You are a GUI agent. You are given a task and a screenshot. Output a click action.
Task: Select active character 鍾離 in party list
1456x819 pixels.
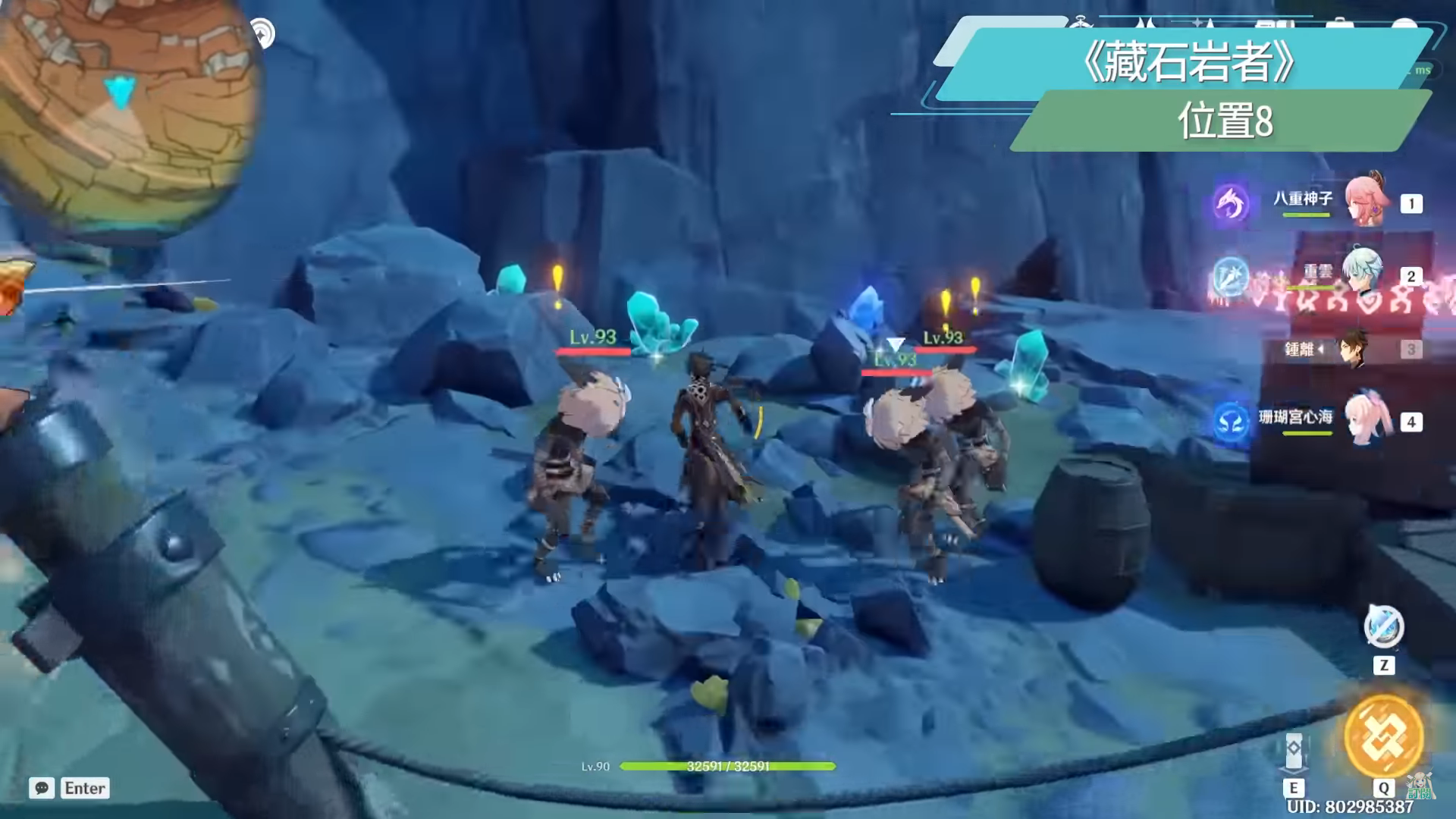point(1353,349)
